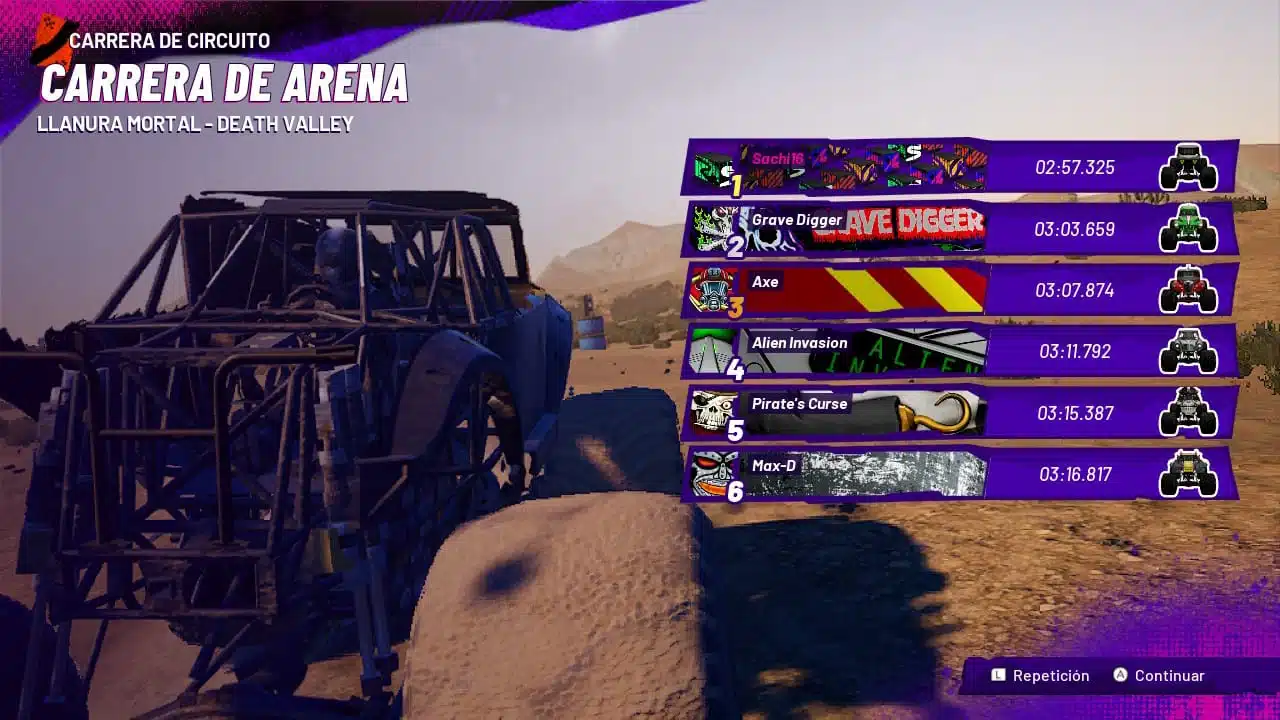Select Sachi16's first-place result row
Image resolution: width=1280 pixels, height=720 pixels.
[960, 167]
